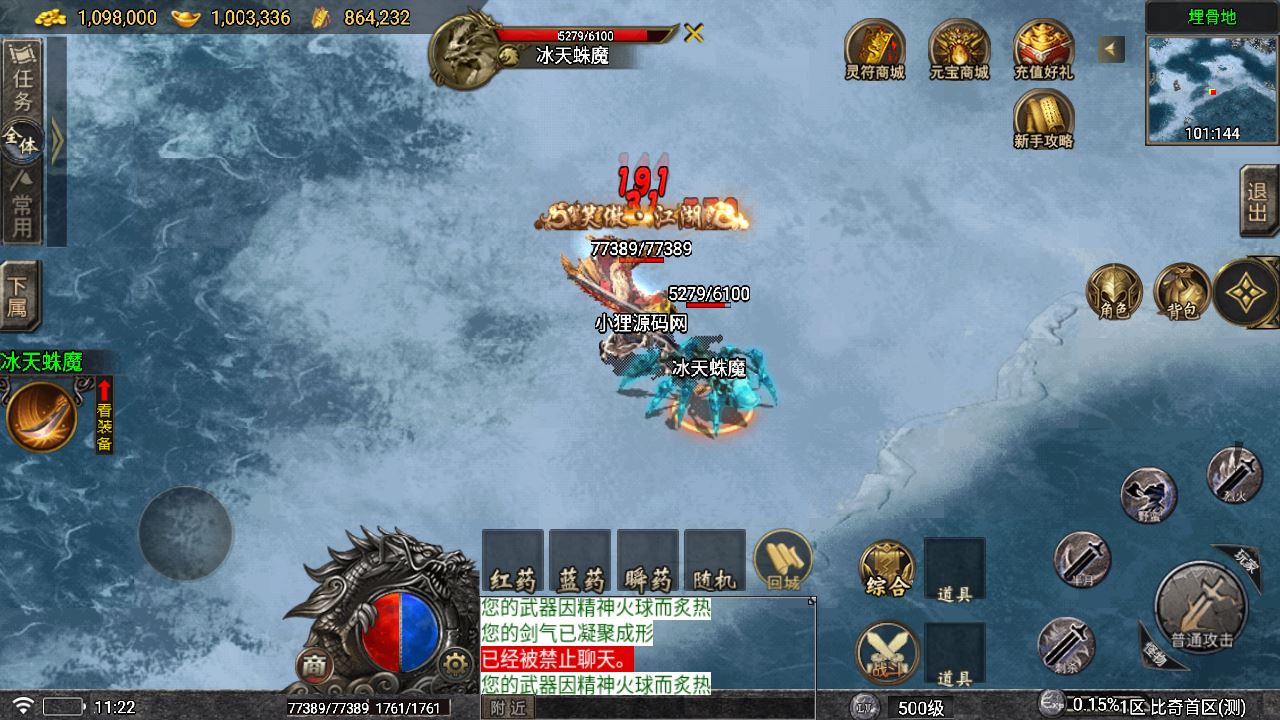Open settings with the gear icon
Screen dimensions: 1280x720
click(x=456, y=663)
